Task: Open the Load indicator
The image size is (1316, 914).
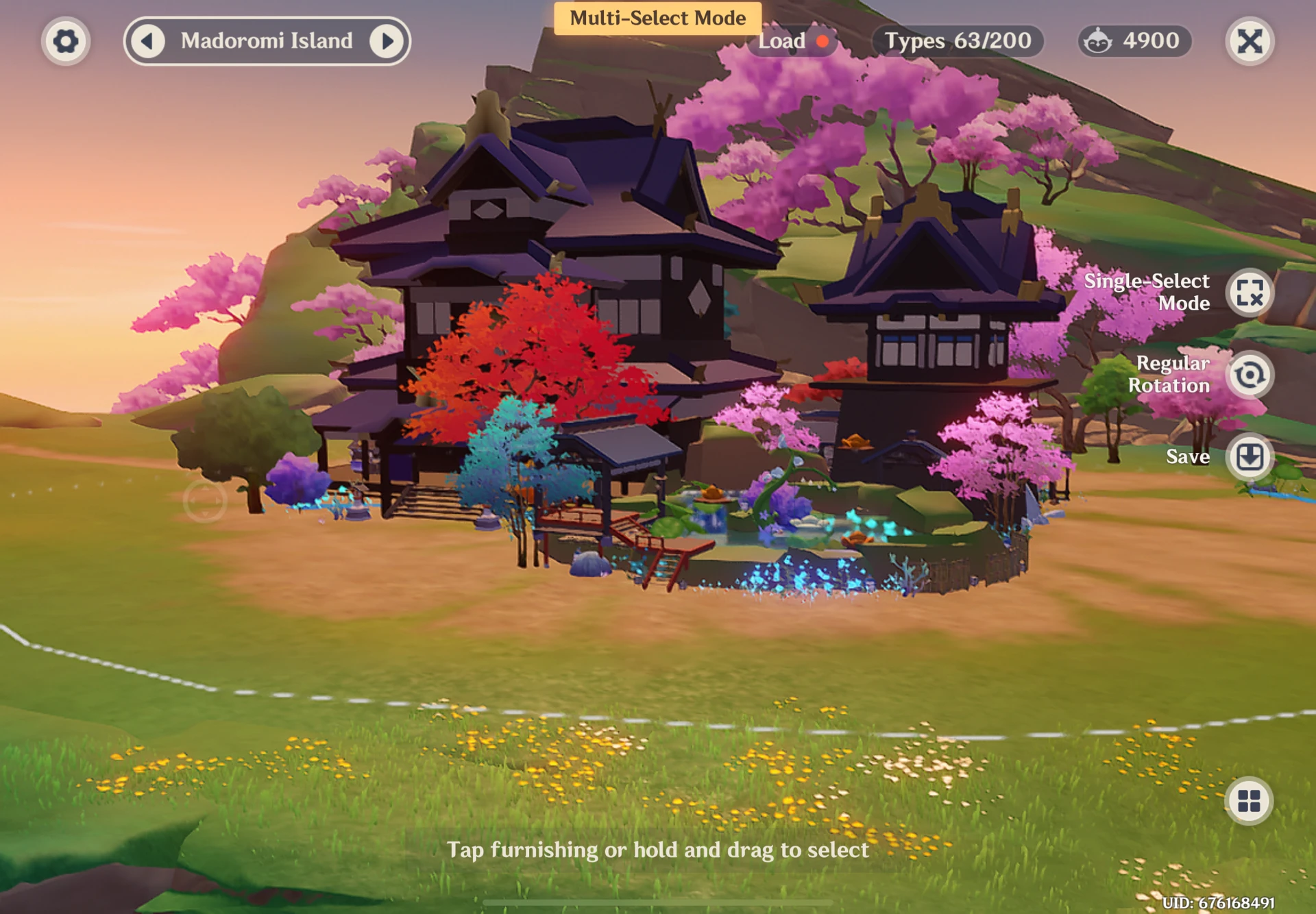Action: coord(793,41)
